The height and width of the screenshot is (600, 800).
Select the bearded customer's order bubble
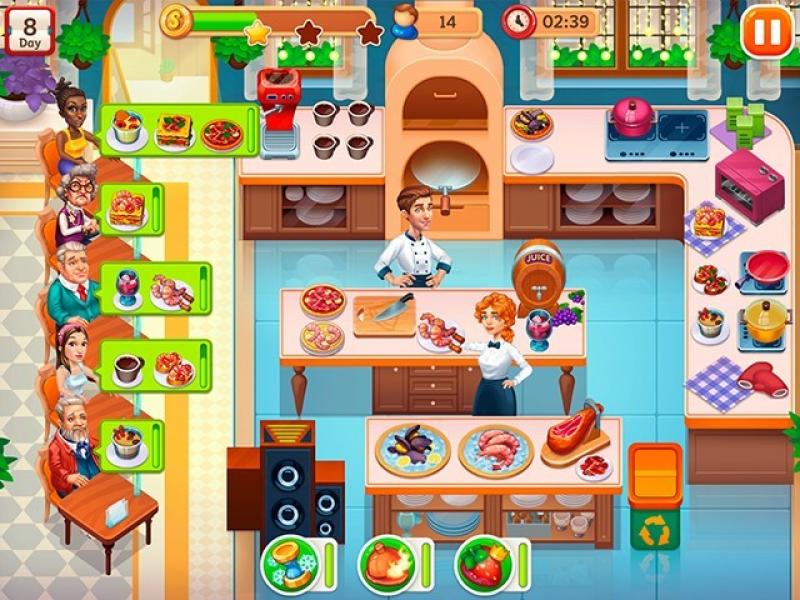pos(130,444)
